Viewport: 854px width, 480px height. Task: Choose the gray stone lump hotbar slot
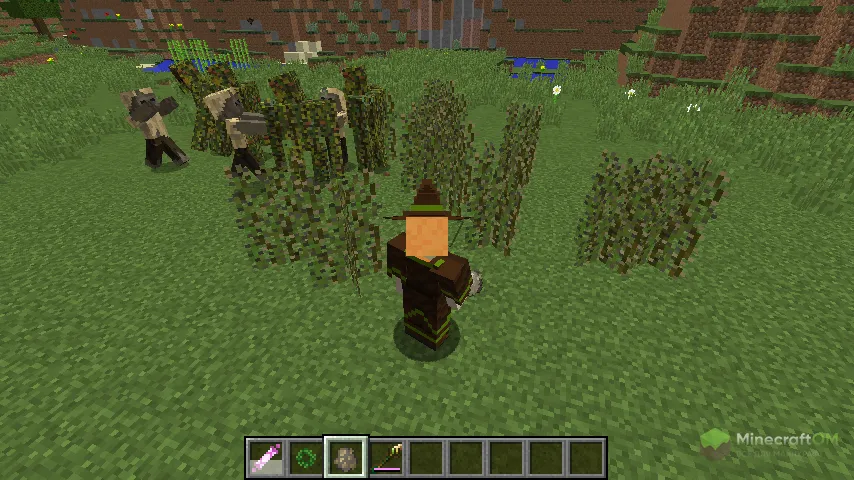pos(346,458)
